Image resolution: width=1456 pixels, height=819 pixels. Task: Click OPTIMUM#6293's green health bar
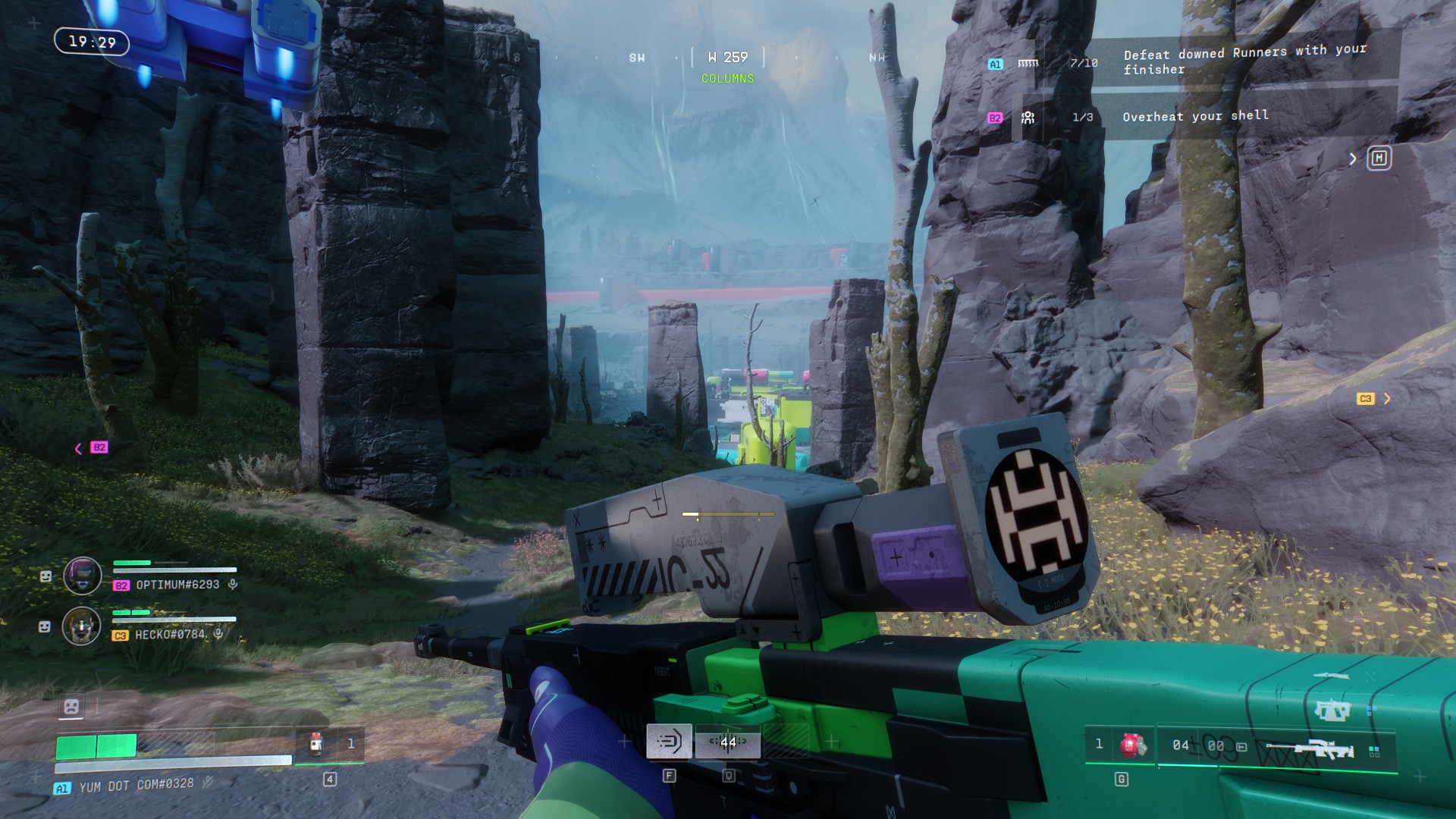coord(130,563)
